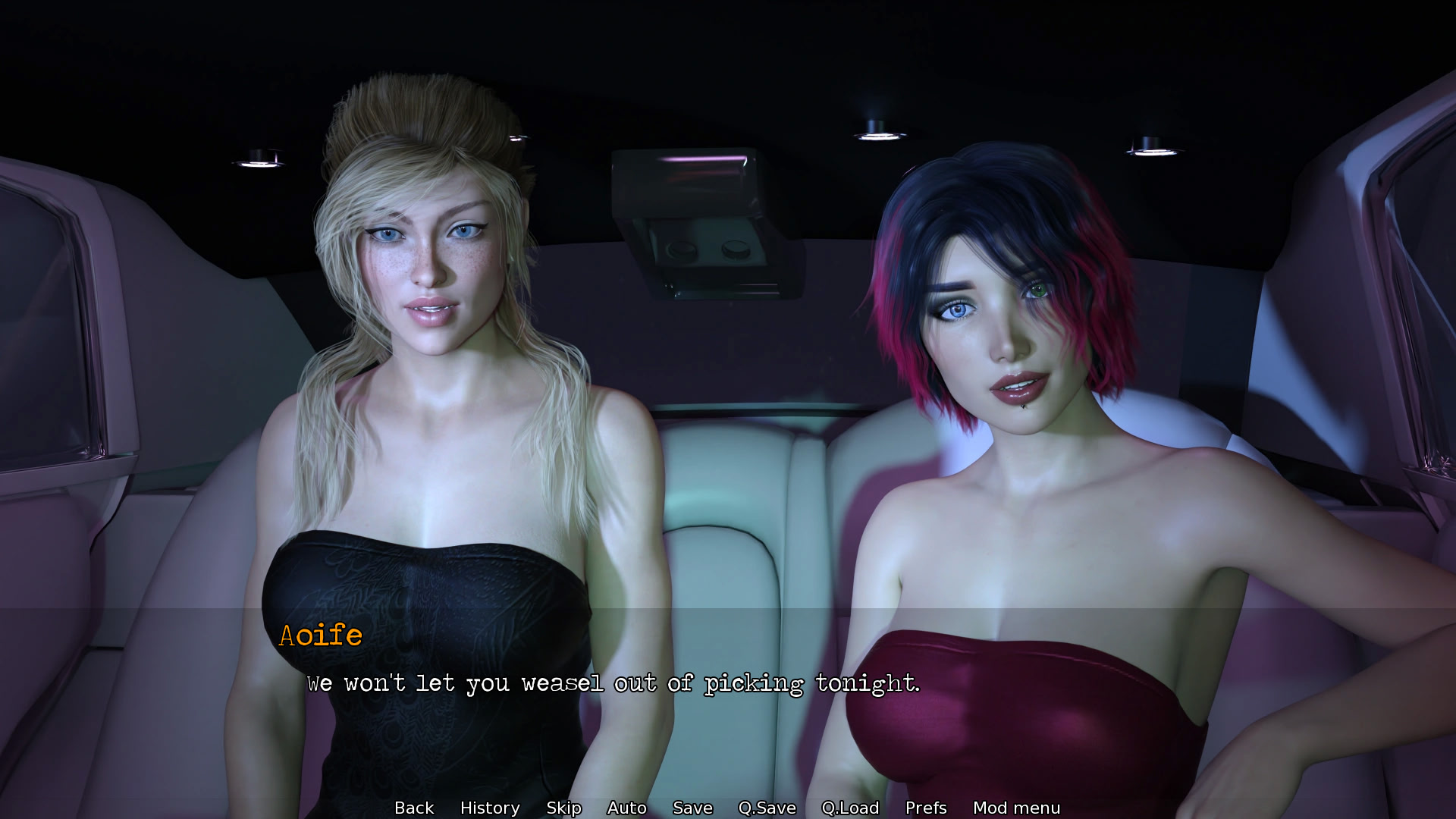Quick save with Q.Save
Screen dimensions: 1456x819
point(767,808)
